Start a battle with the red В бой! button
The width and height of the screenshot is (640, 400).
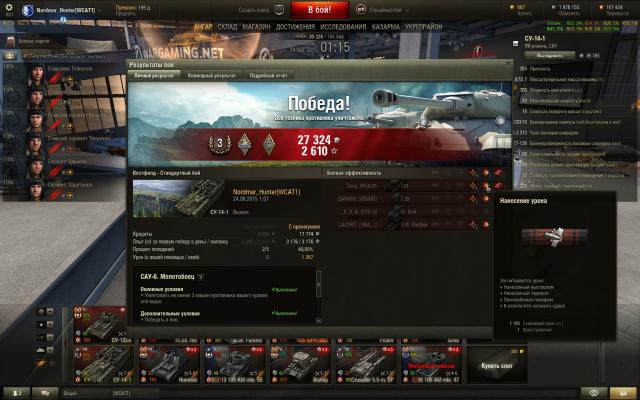[x=319, y=9]
